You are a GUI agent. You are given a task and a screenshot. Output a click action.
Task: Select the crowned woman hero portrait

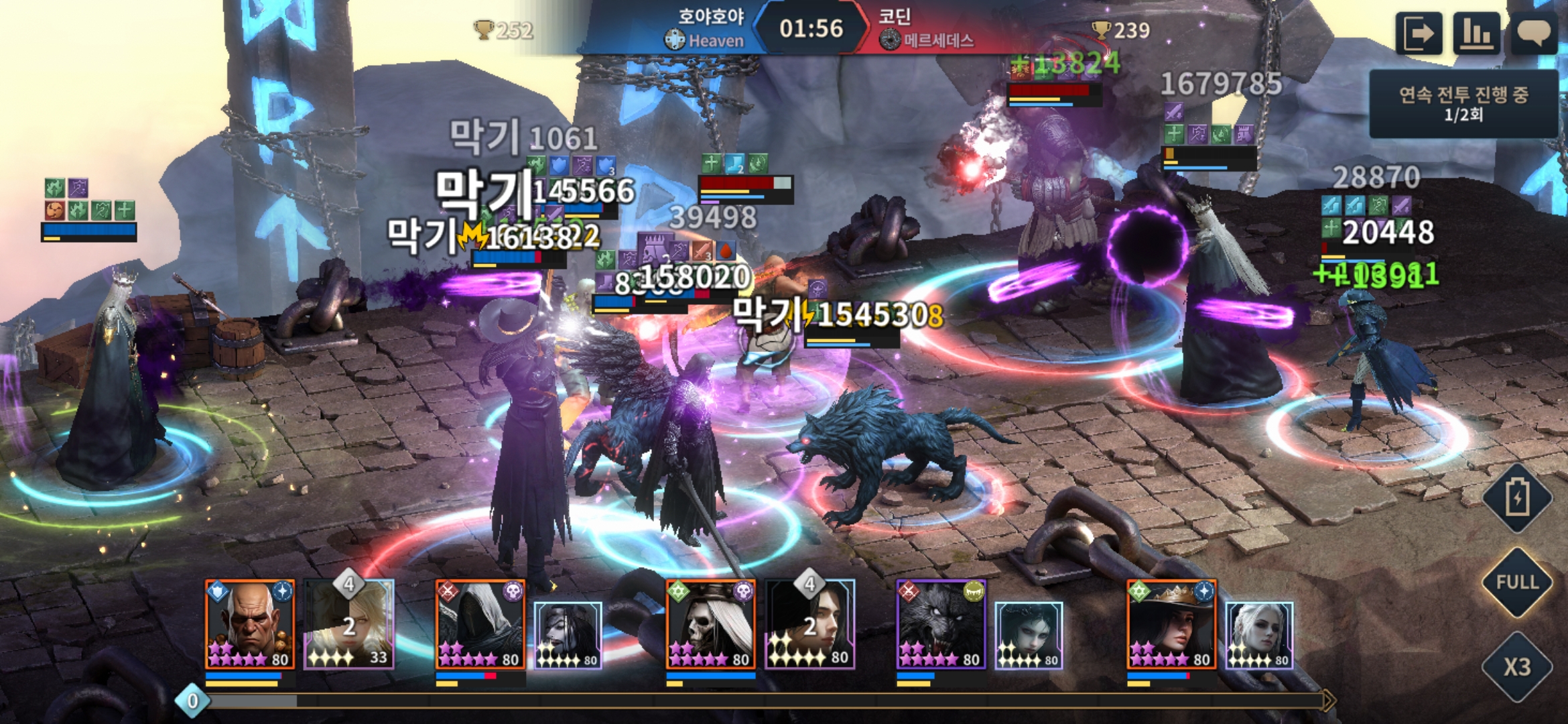pos(1171,625)
